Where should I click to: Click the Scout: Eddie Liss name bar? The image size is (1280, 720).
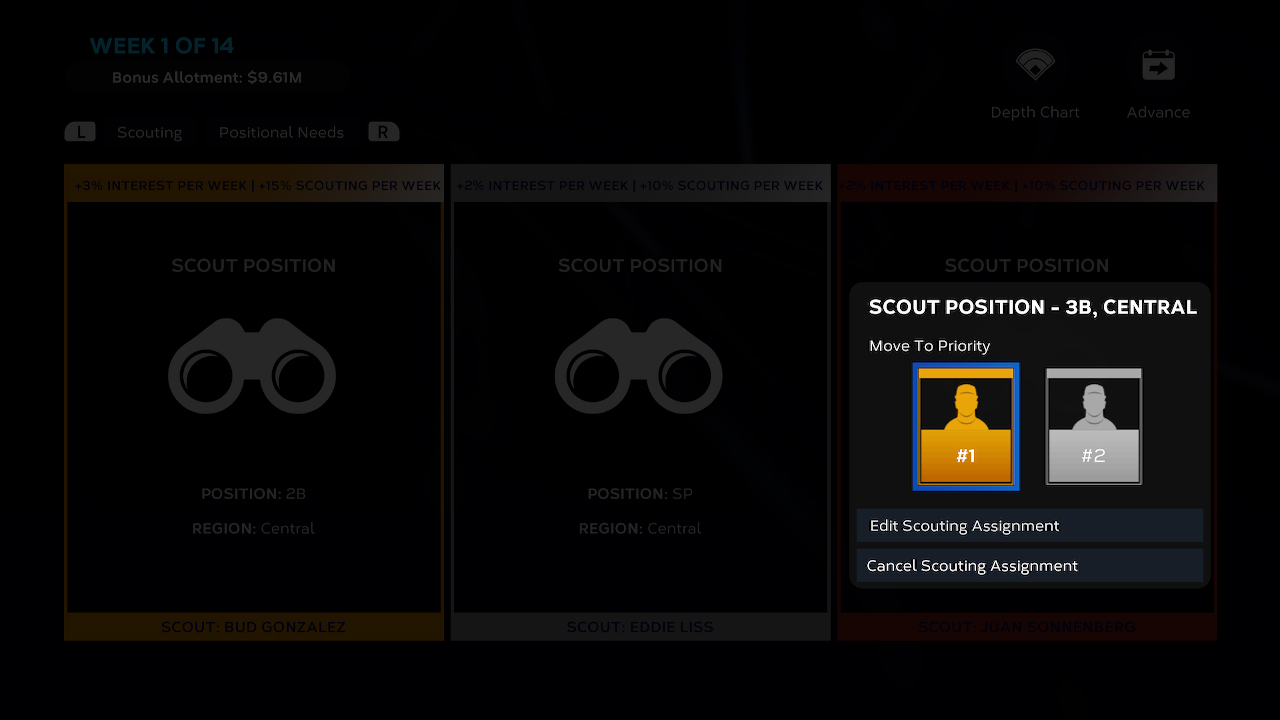pyautogui.click(x=639, y=627)
